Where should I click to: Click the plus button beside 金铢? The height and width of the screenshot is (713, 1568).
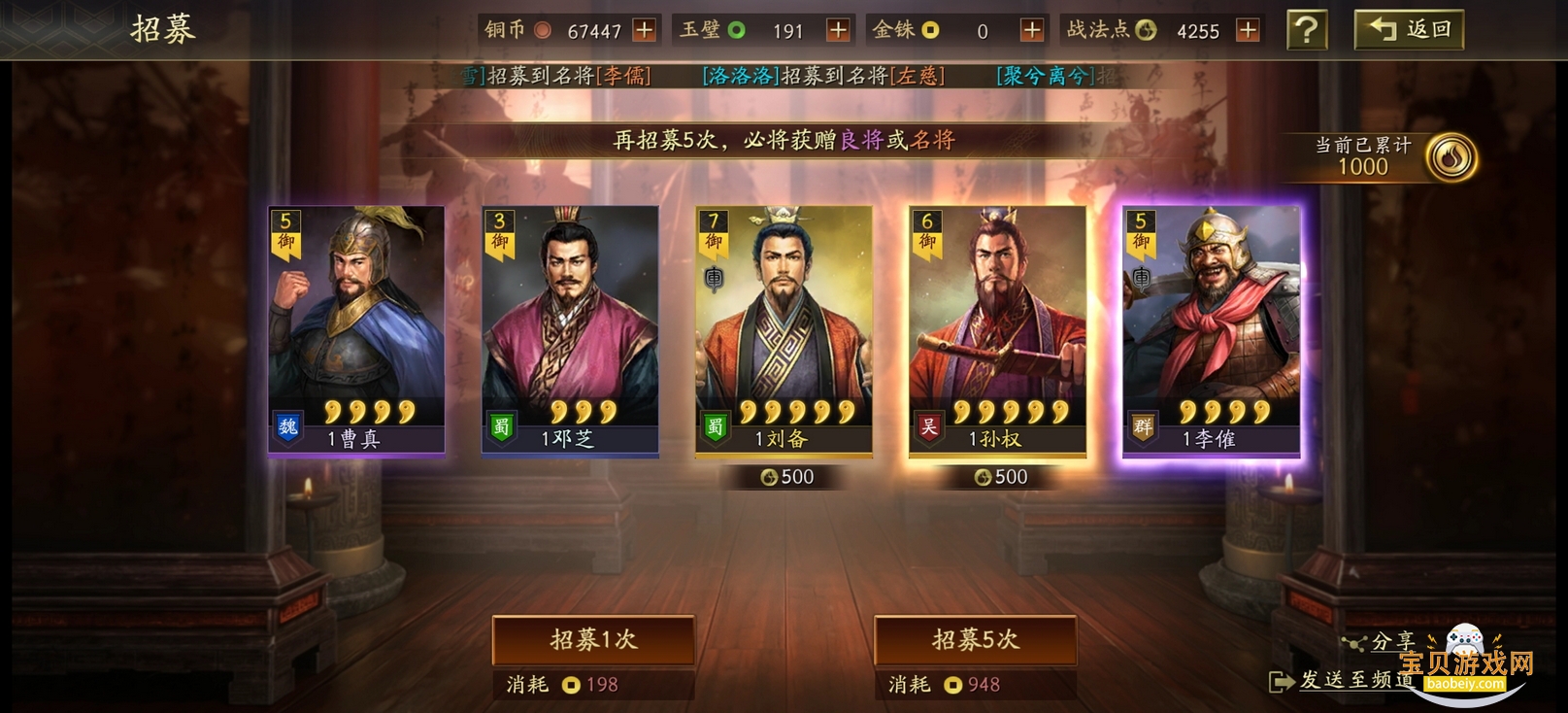click(1031, 29)
